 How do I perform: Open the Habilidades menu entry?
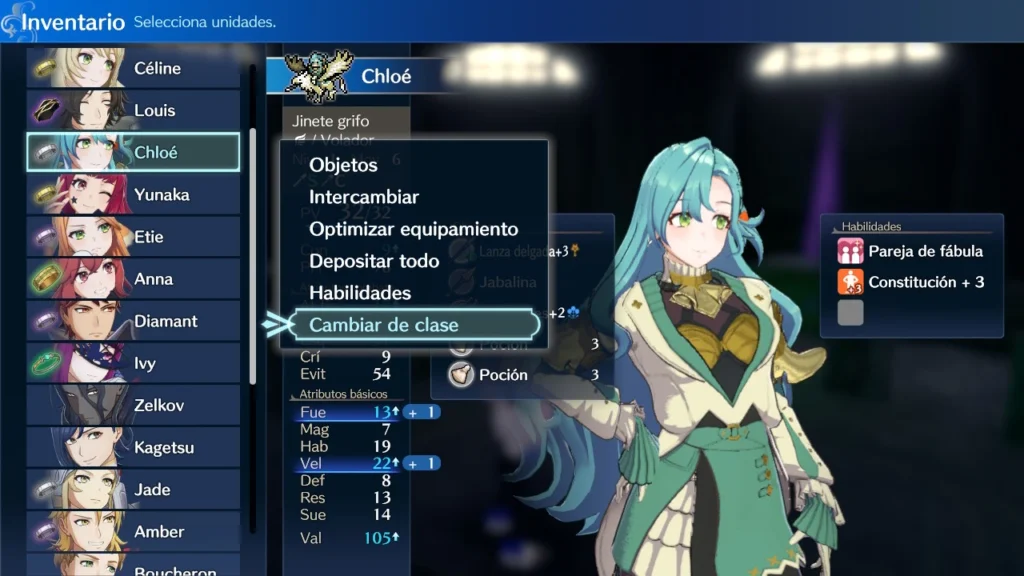pos(360,293)
